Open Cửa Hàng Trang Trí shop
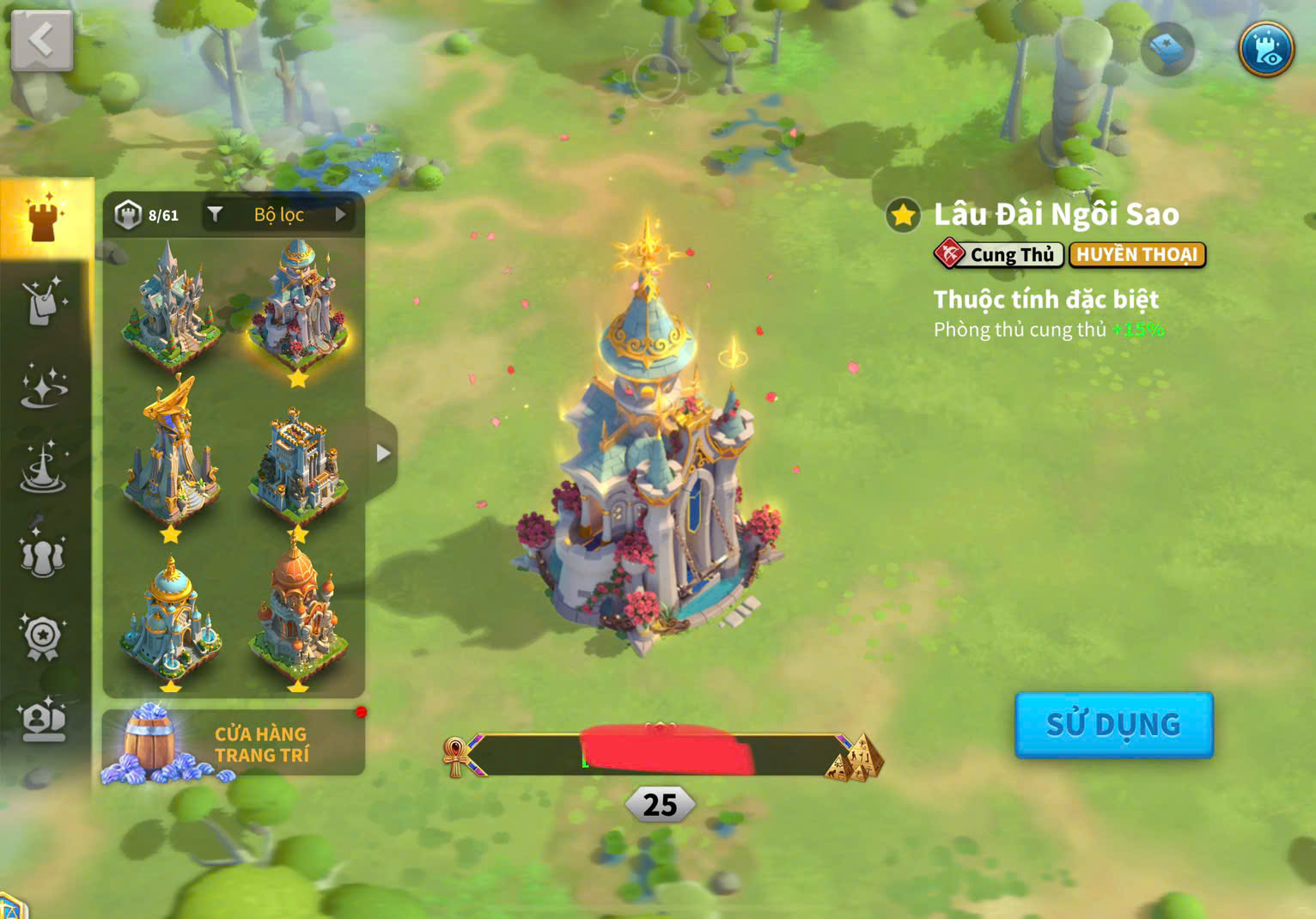1316x919 pixels. (x=233, y=743)
